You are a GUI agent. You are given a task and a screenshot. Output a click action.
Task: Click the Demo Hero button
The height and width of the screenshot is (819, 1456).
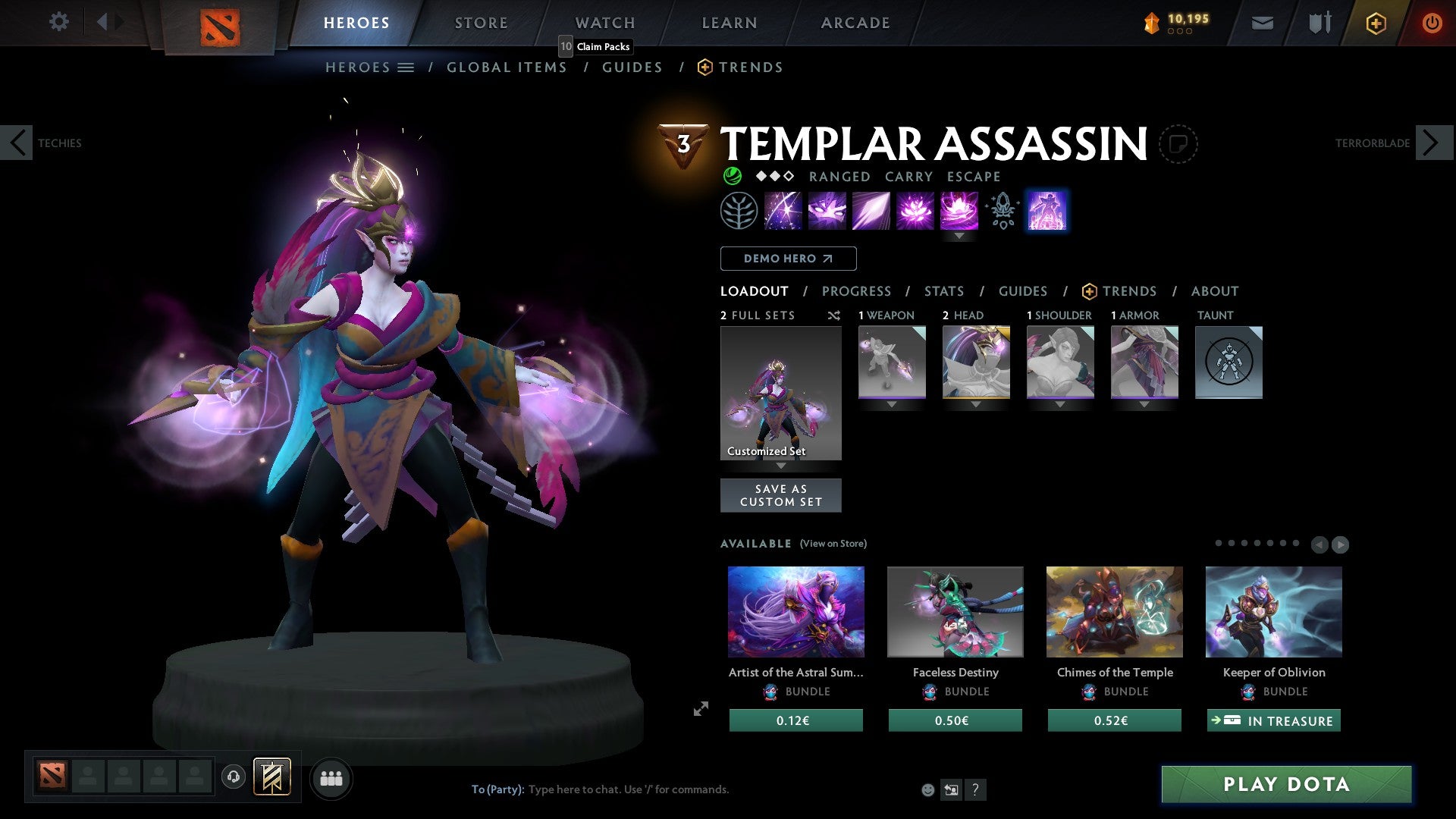[x=788, y=259]
